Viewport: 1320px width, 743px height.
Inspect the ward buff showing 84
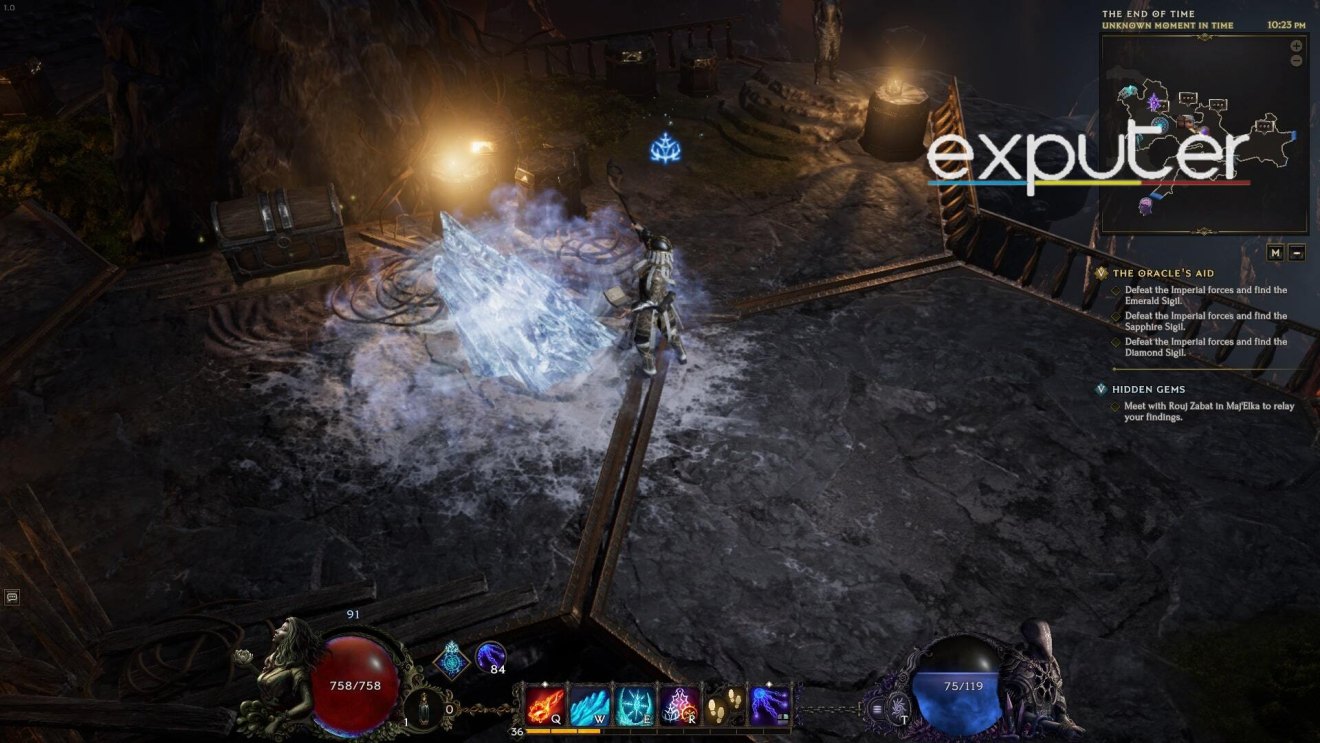click(491, 658)
